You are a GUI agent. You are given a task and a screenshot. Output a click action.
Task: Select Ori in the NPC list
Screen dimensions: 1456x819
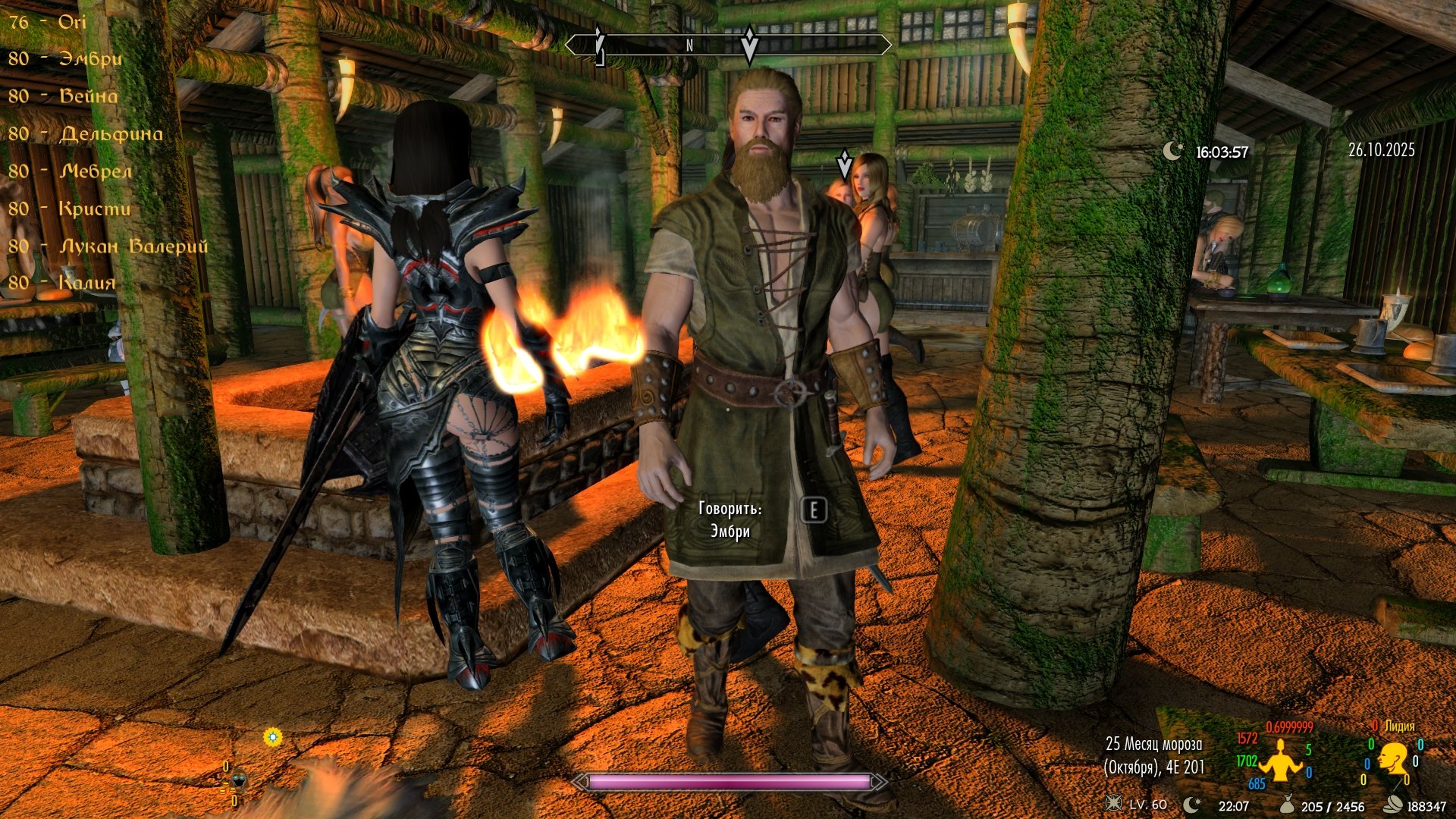pyautogui.click(x=47, y=22)
